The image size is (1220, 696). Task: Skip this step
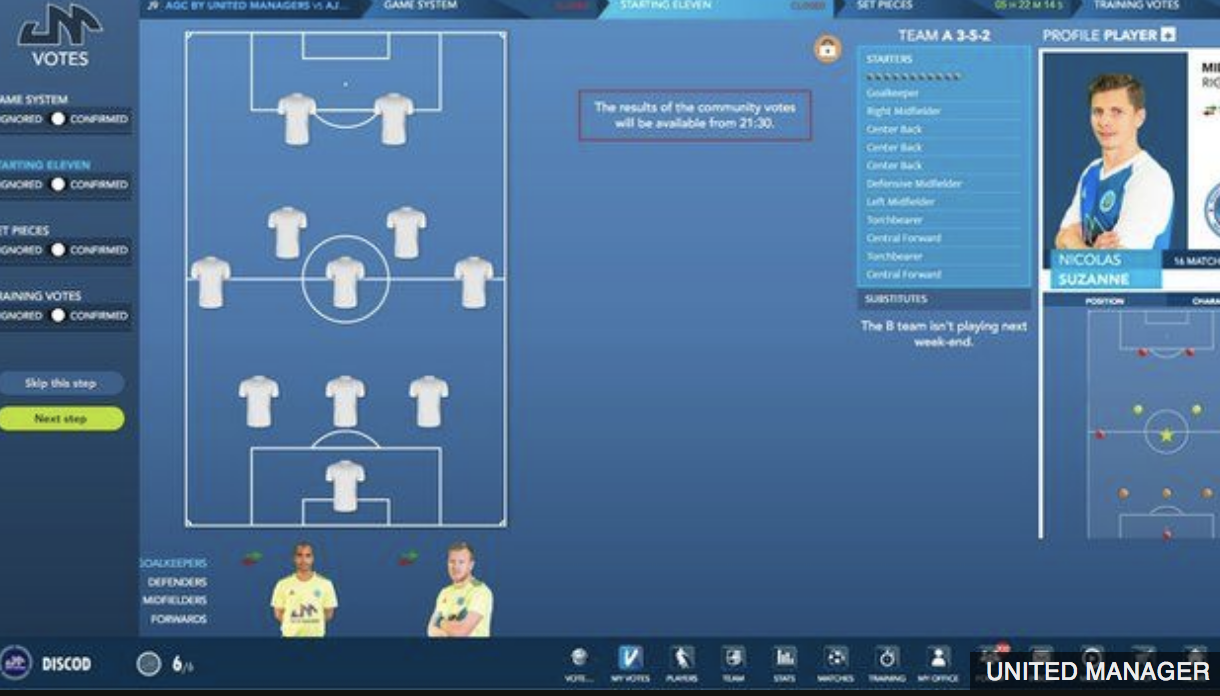click(x=61, y=383)
